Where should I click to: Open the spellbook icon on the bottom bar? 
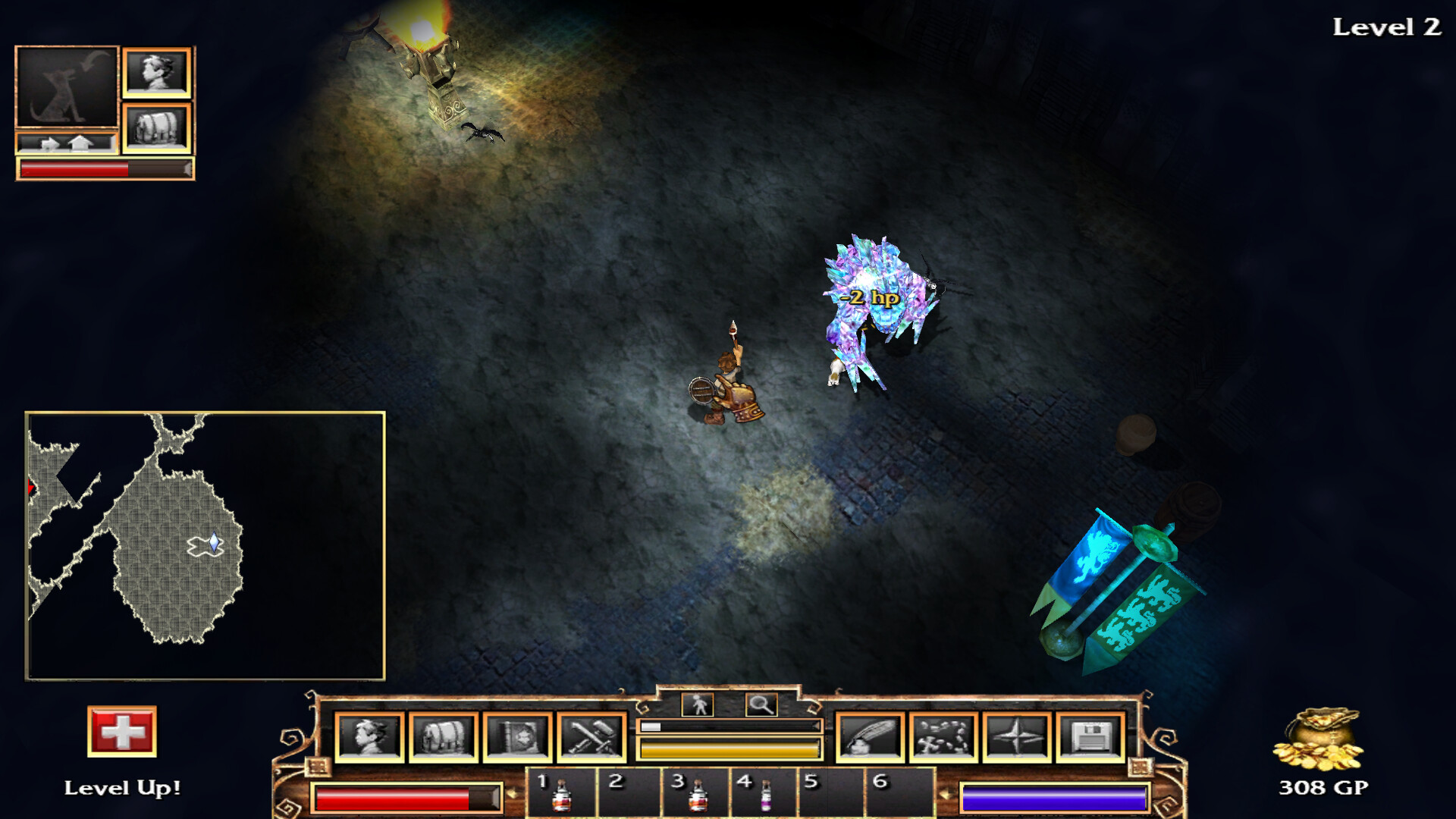517,737
